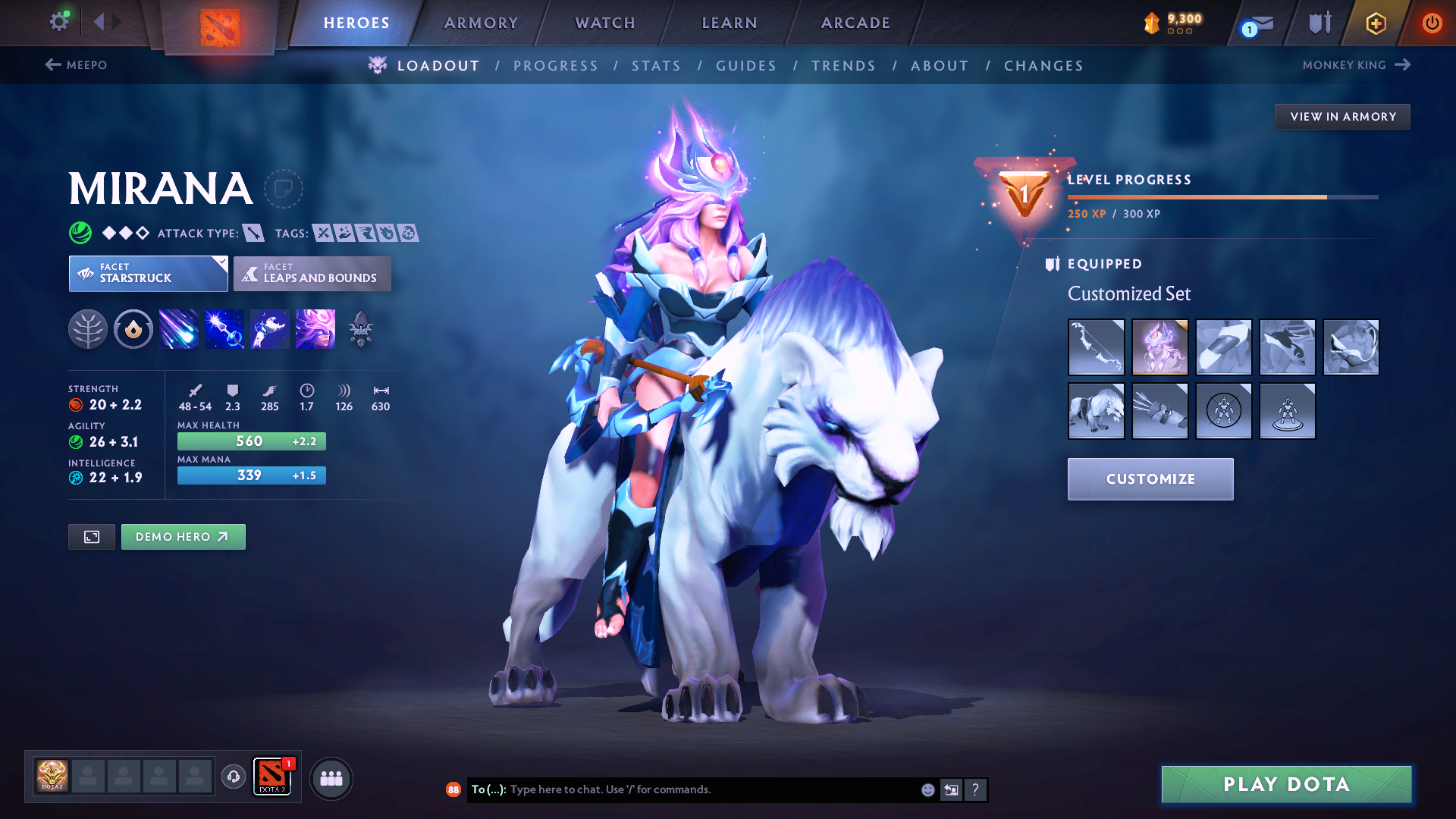View the Trends page

tap(843, 66)
